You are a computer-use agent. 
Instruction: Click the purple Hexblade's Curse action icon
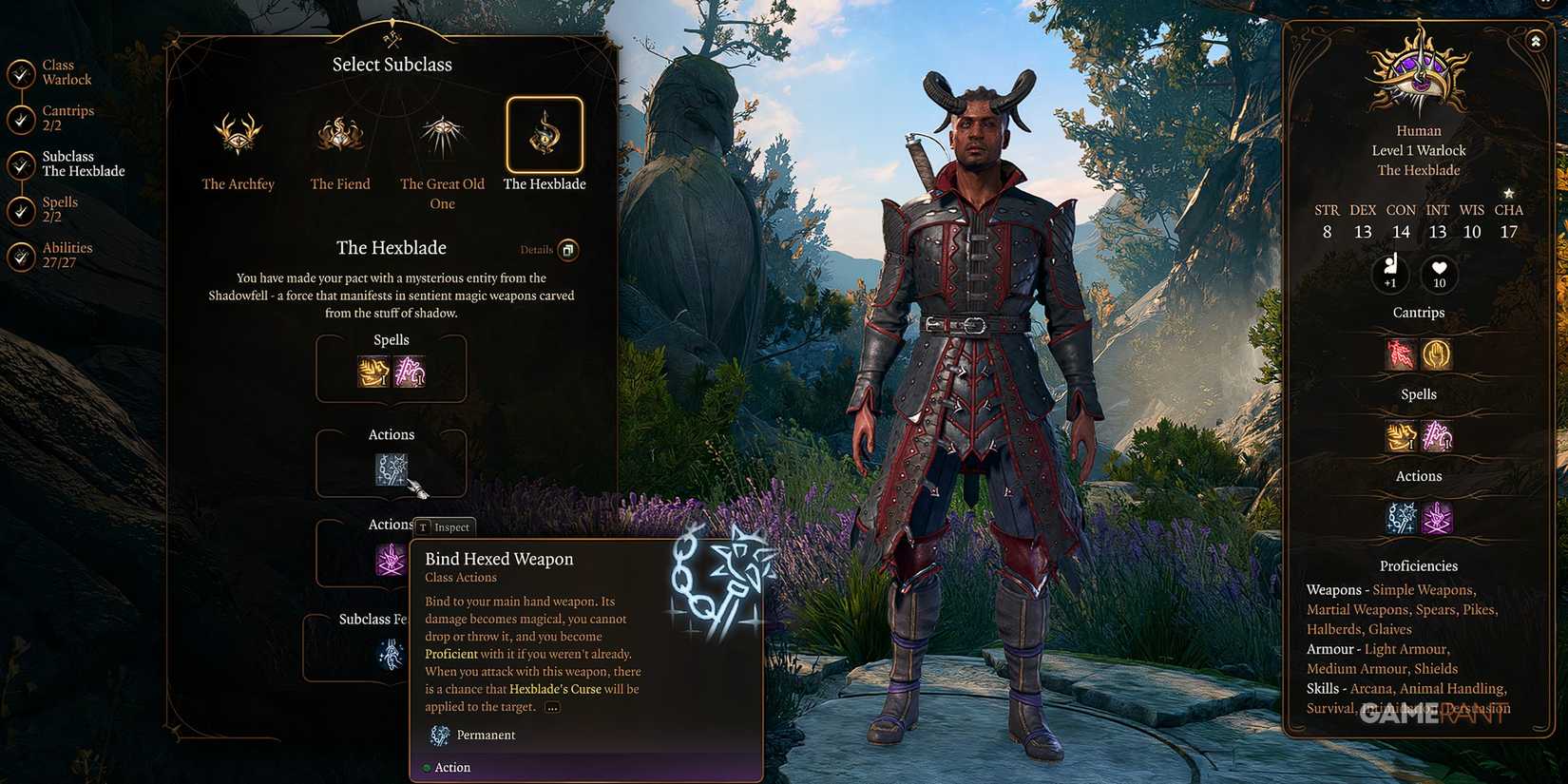click(x=391, y=561)
